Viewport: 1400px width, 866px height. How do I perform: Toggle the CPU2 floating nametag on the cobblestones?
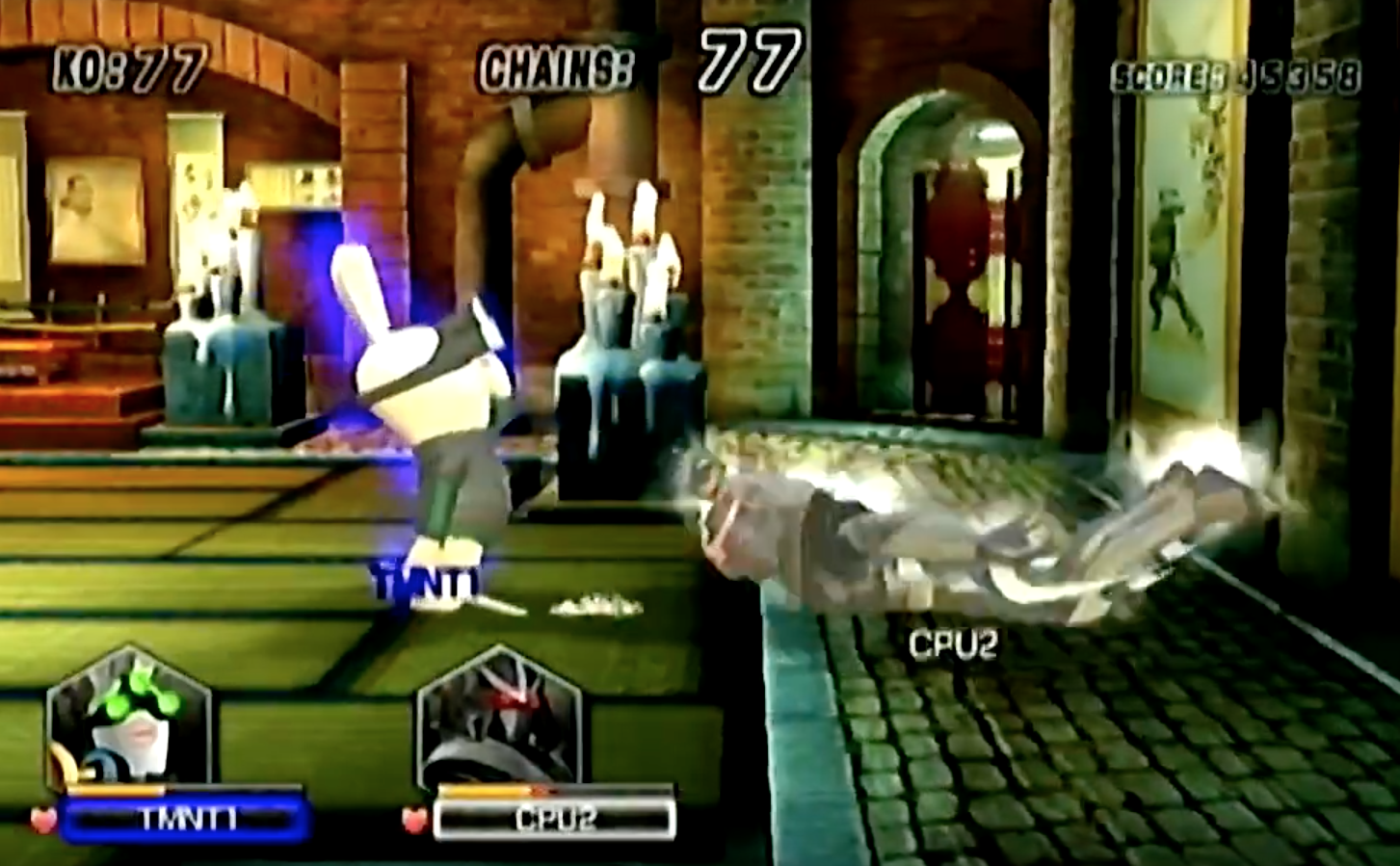click(953, 643)
